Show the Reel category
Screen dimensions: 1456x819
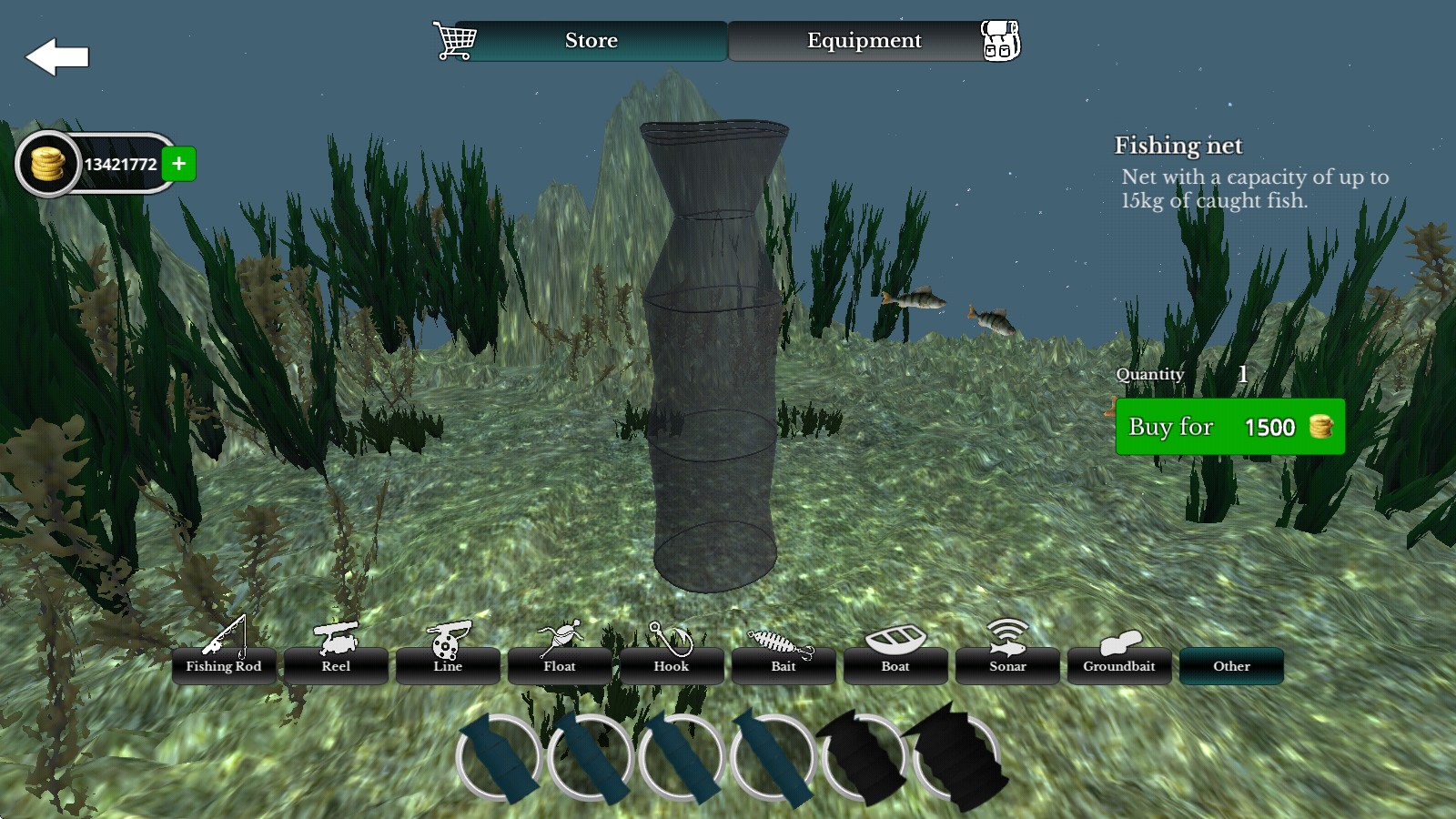tap(336, 665)
